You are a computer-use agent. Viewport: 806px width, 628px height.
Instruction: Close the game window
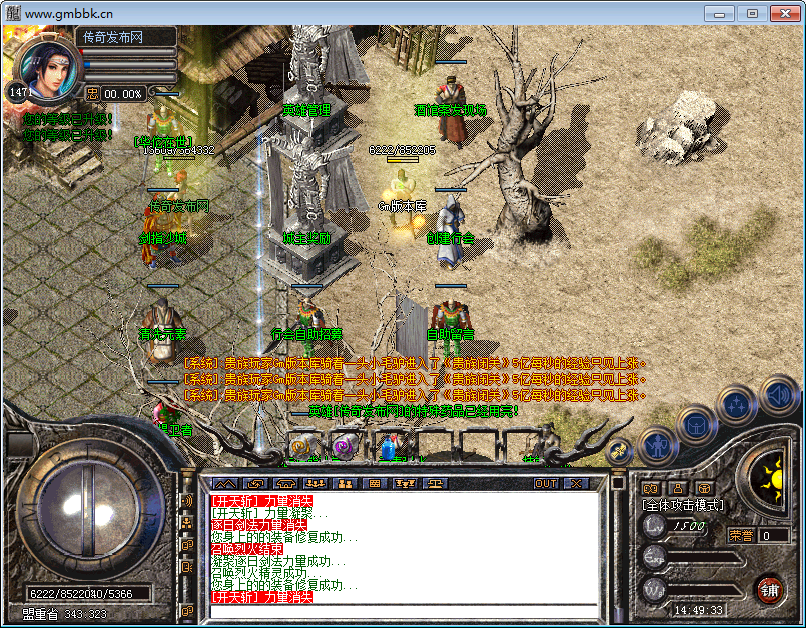783,13
